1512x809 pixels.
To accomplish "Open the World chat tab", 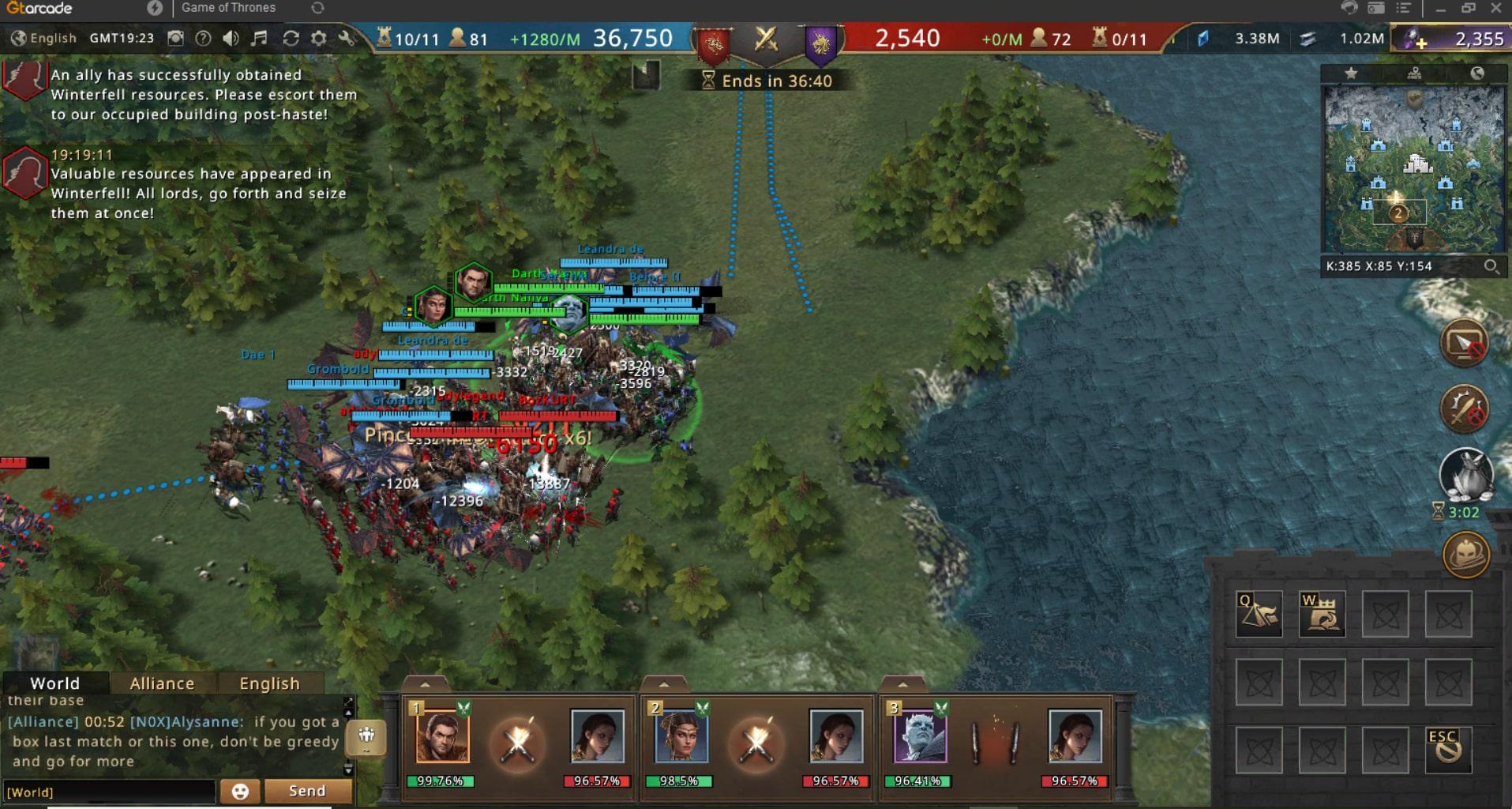I will click(x=54, y=683).
